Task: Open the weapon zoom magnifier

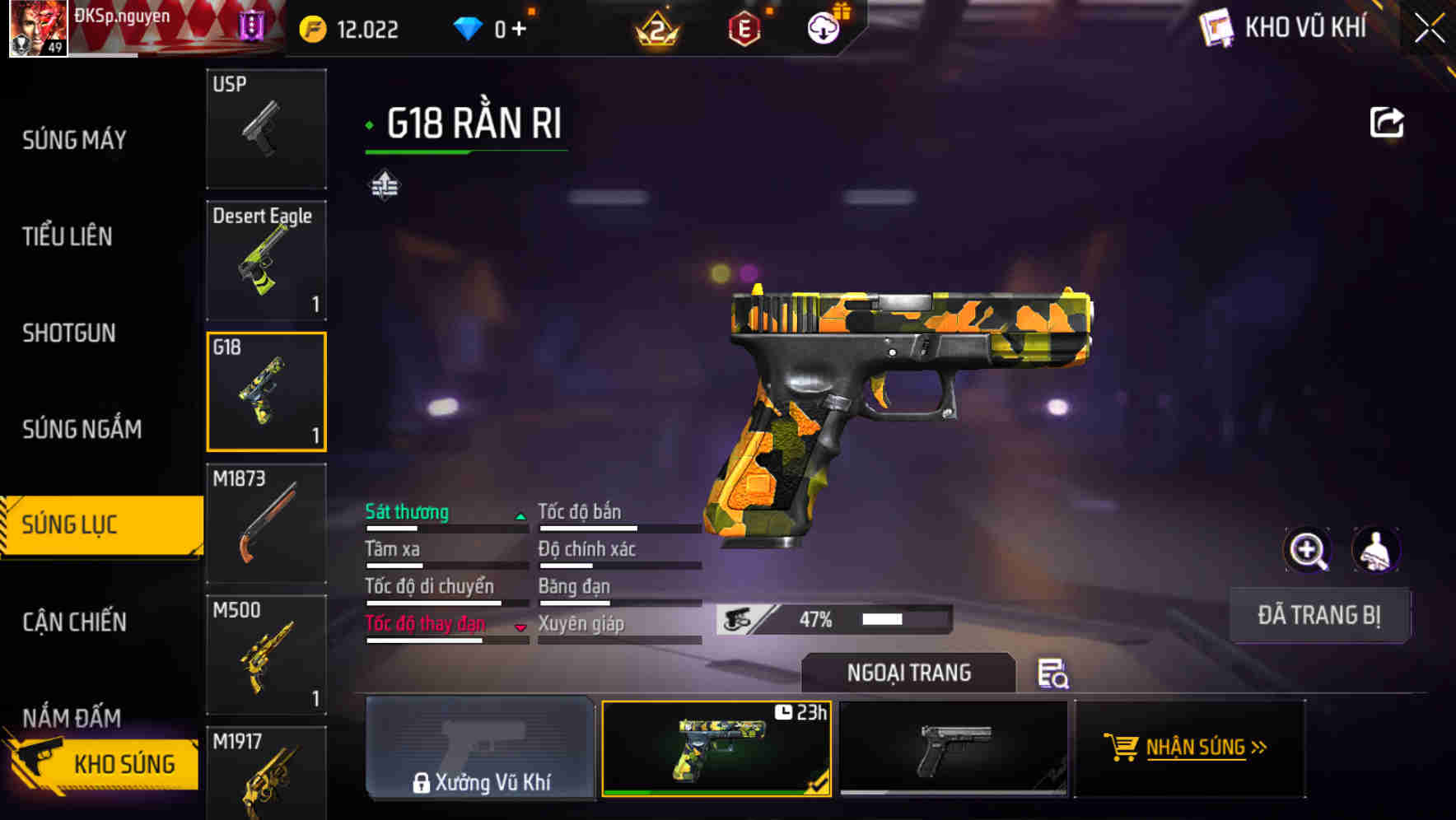Action: click(x=1309, y=550)
